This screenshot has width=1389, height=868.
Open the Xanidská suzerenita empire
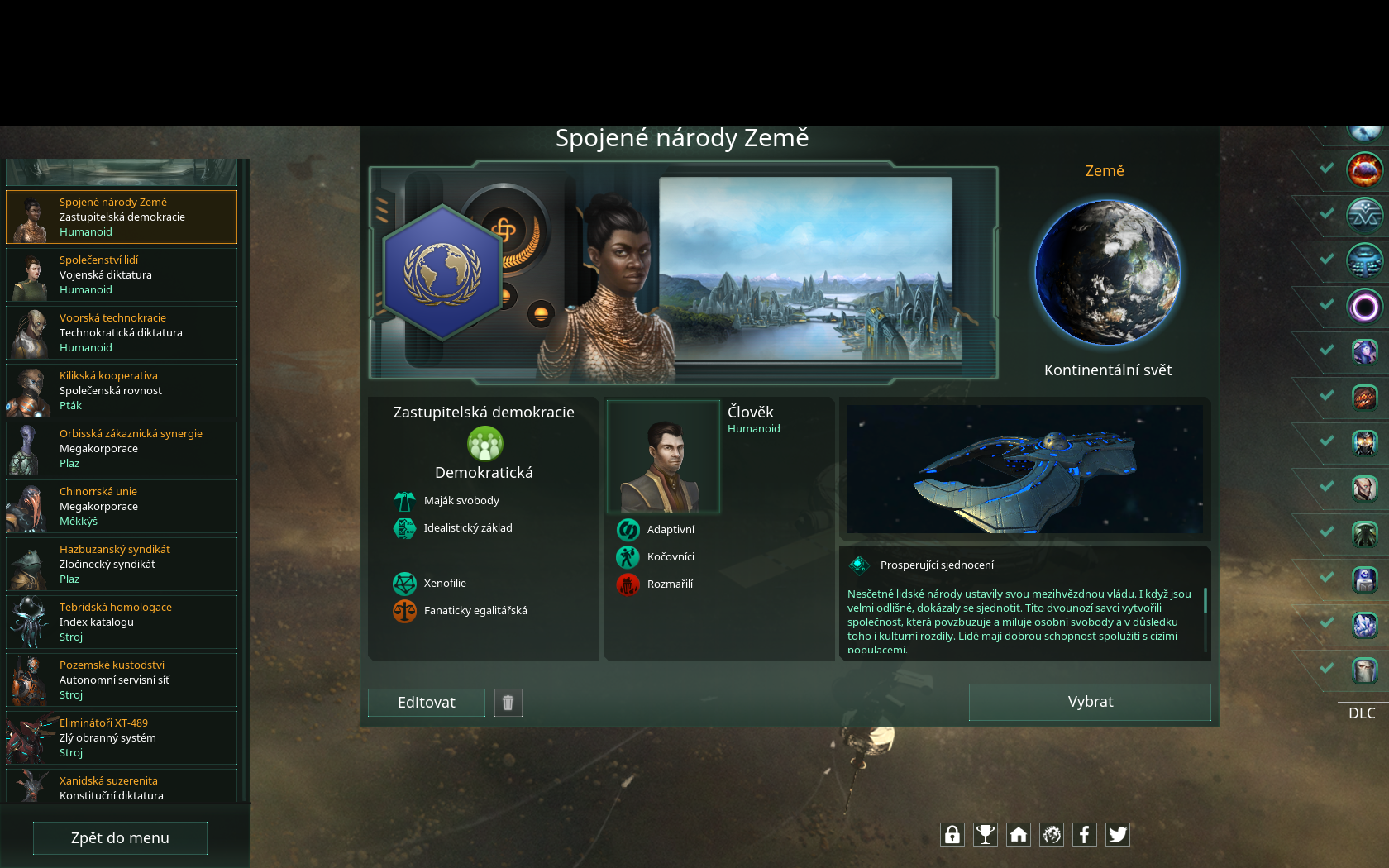pyautogui.click(x=122, y=788)
